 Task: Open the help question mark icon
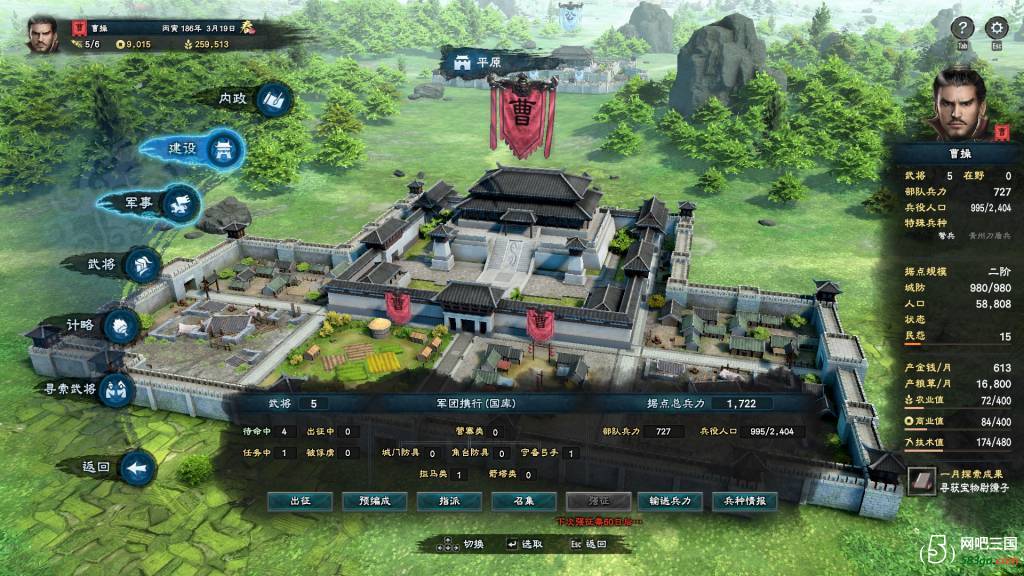(962, 28)
